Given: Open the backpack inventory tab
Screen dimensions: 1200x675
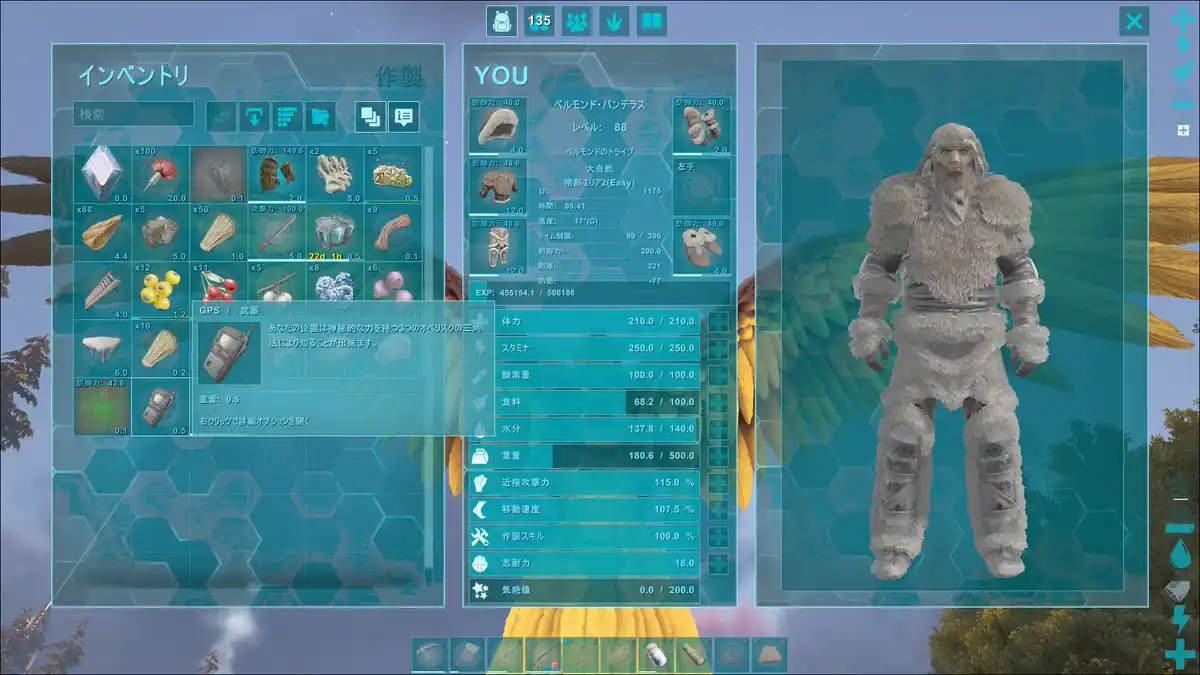Looking at the screenshot, I should point(501,21).
